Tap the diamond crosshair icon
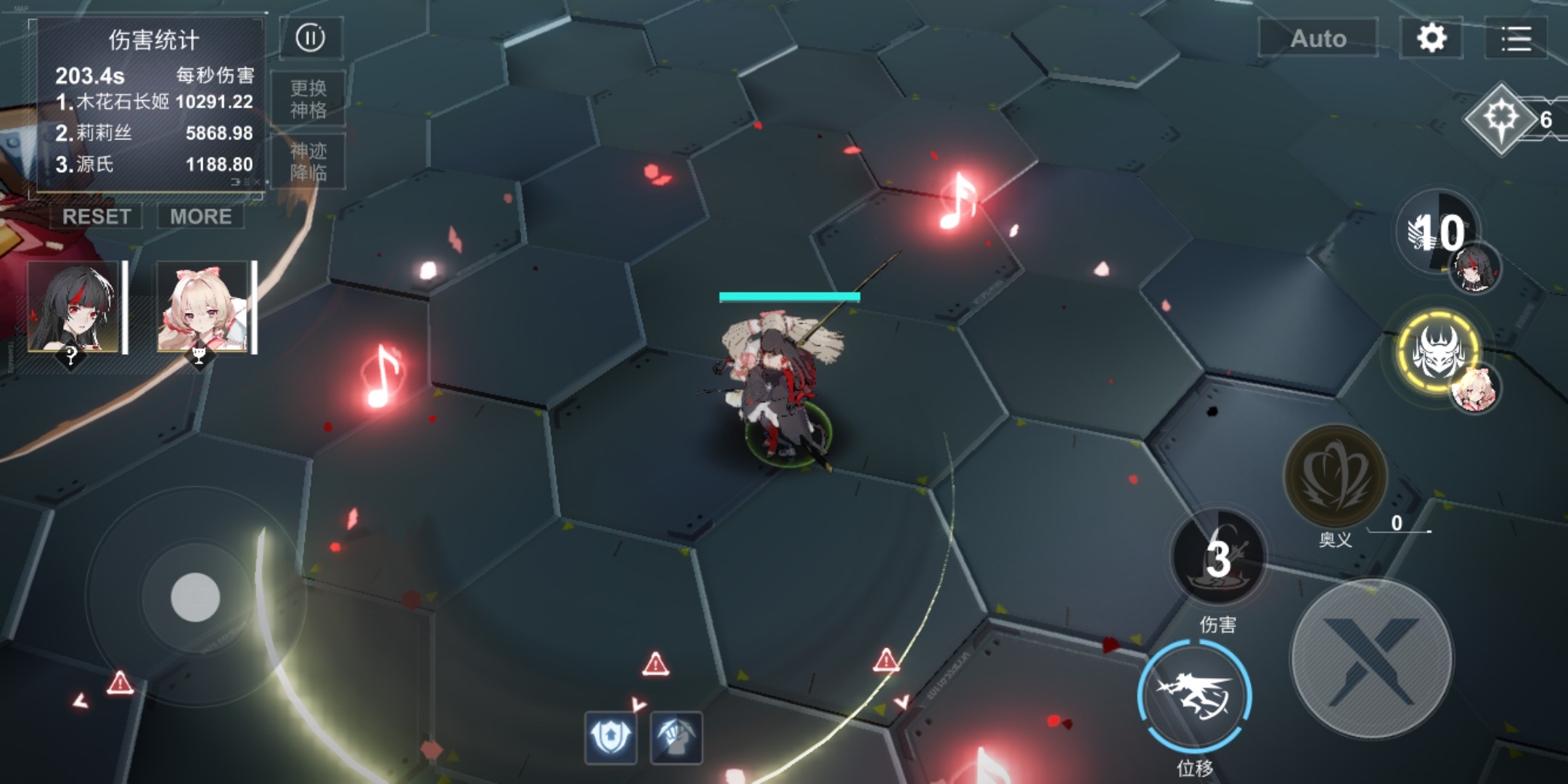The height and width of the screenshot is (784, 1568). 1501,118
